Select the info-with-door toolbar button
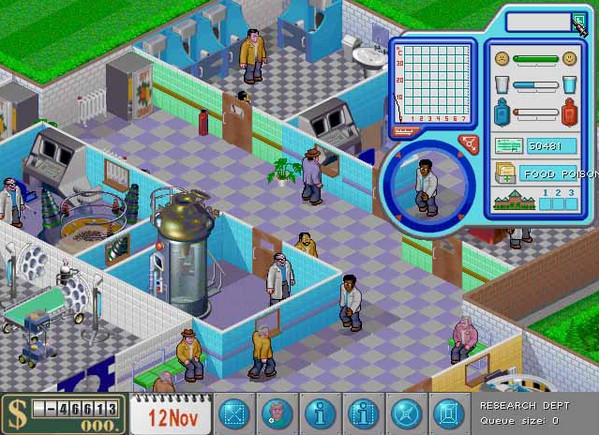Viewport: 600px width, 435px height. click(362, 413)
